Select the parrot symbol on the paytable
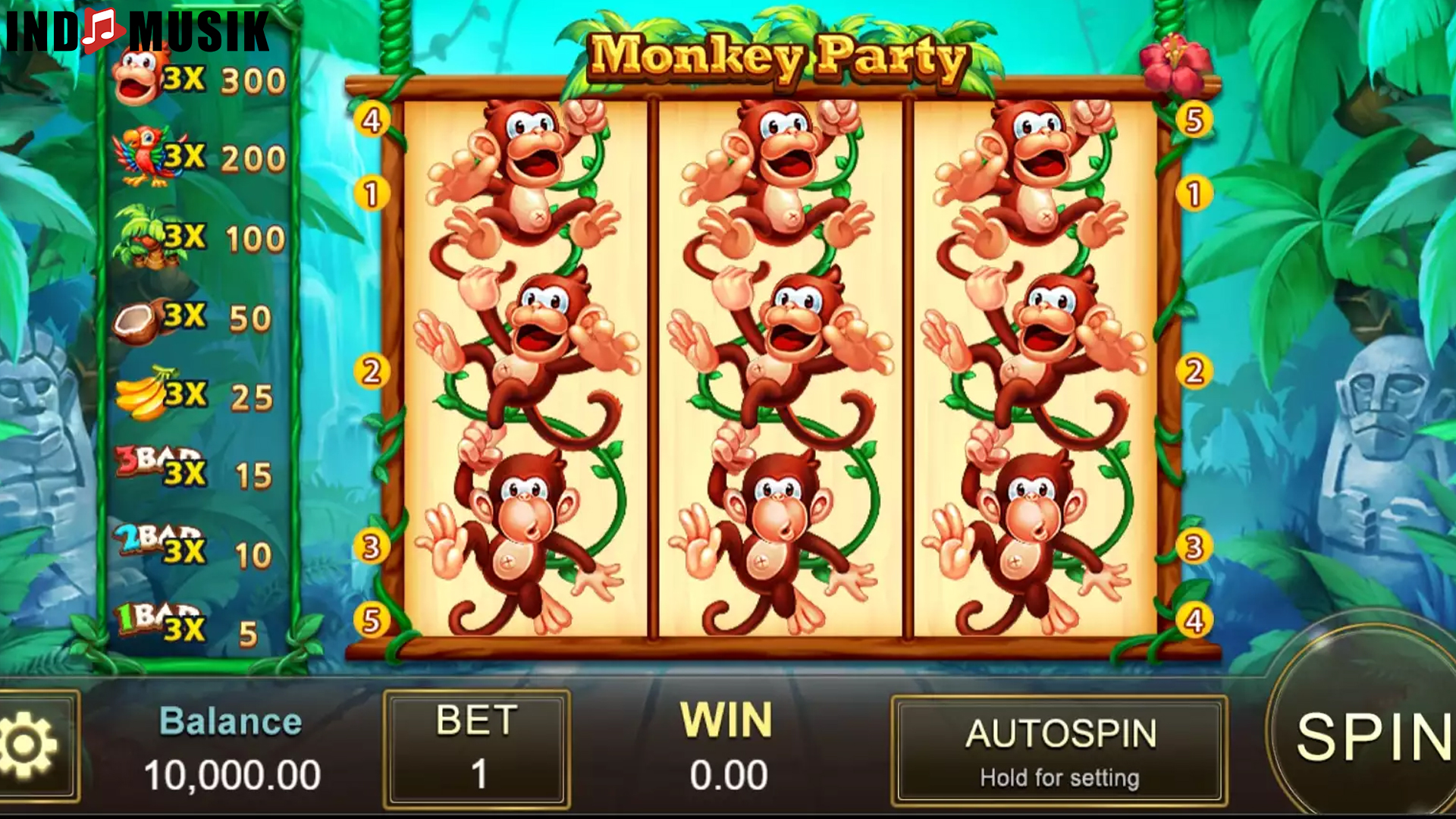 click(x=140, y=155)
